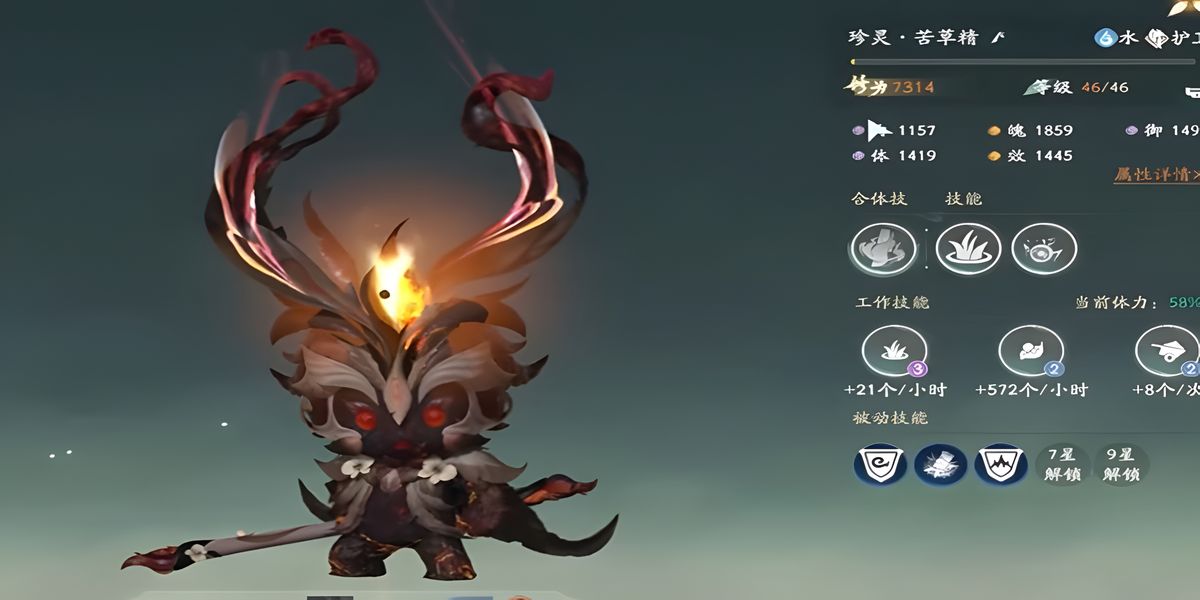The height and width of the screenshot is (600, 1200).
Task: View the wheelbarrow transport work skill
Action: pyautogui.click(x=1166, y=353)
